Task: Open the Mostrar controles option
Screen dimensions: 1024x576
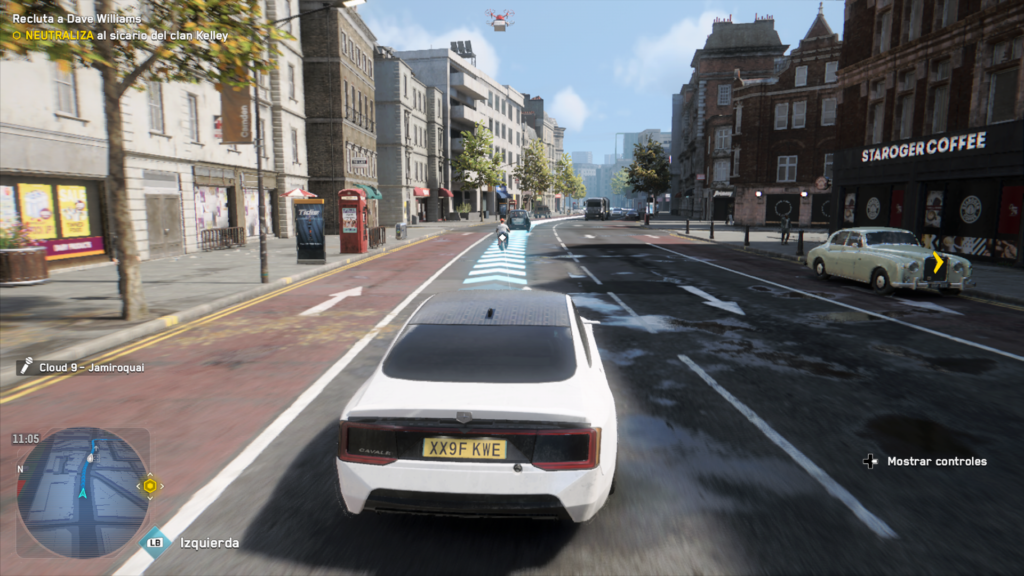Action: (936, 461)
